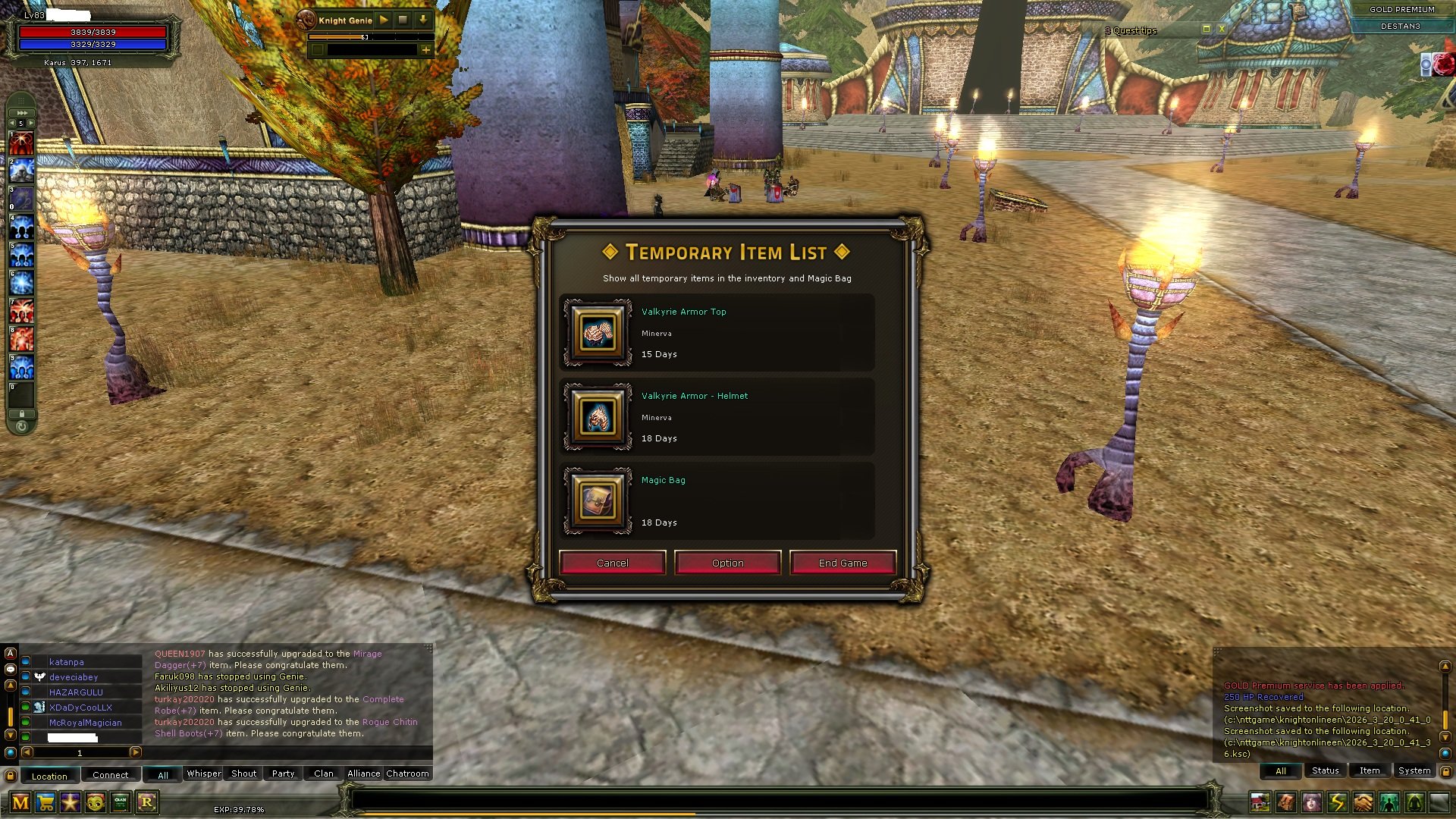Open the shopping cart store icon

(x=45, y=802)
